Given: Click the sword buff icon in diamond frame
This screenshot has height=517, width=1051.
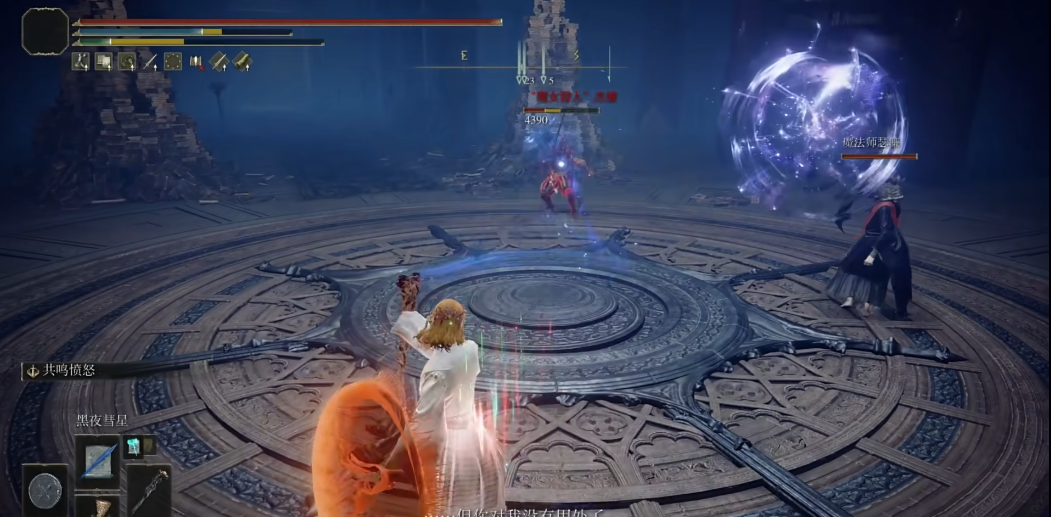Looking at the screenshot, I should (x=219, y=62).
